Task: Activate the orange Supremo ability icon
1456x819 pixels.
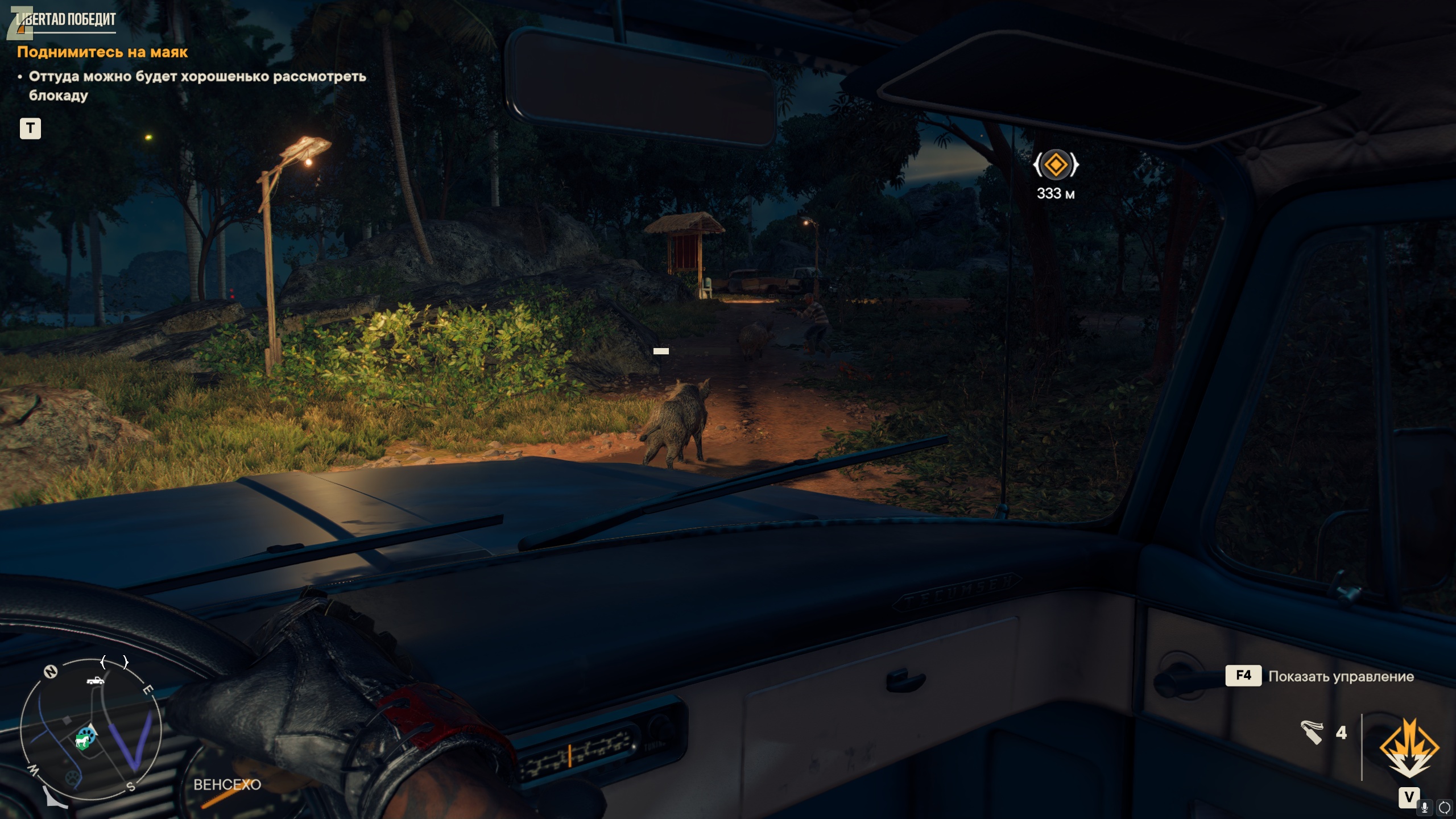Action: tap(1409, 748)
